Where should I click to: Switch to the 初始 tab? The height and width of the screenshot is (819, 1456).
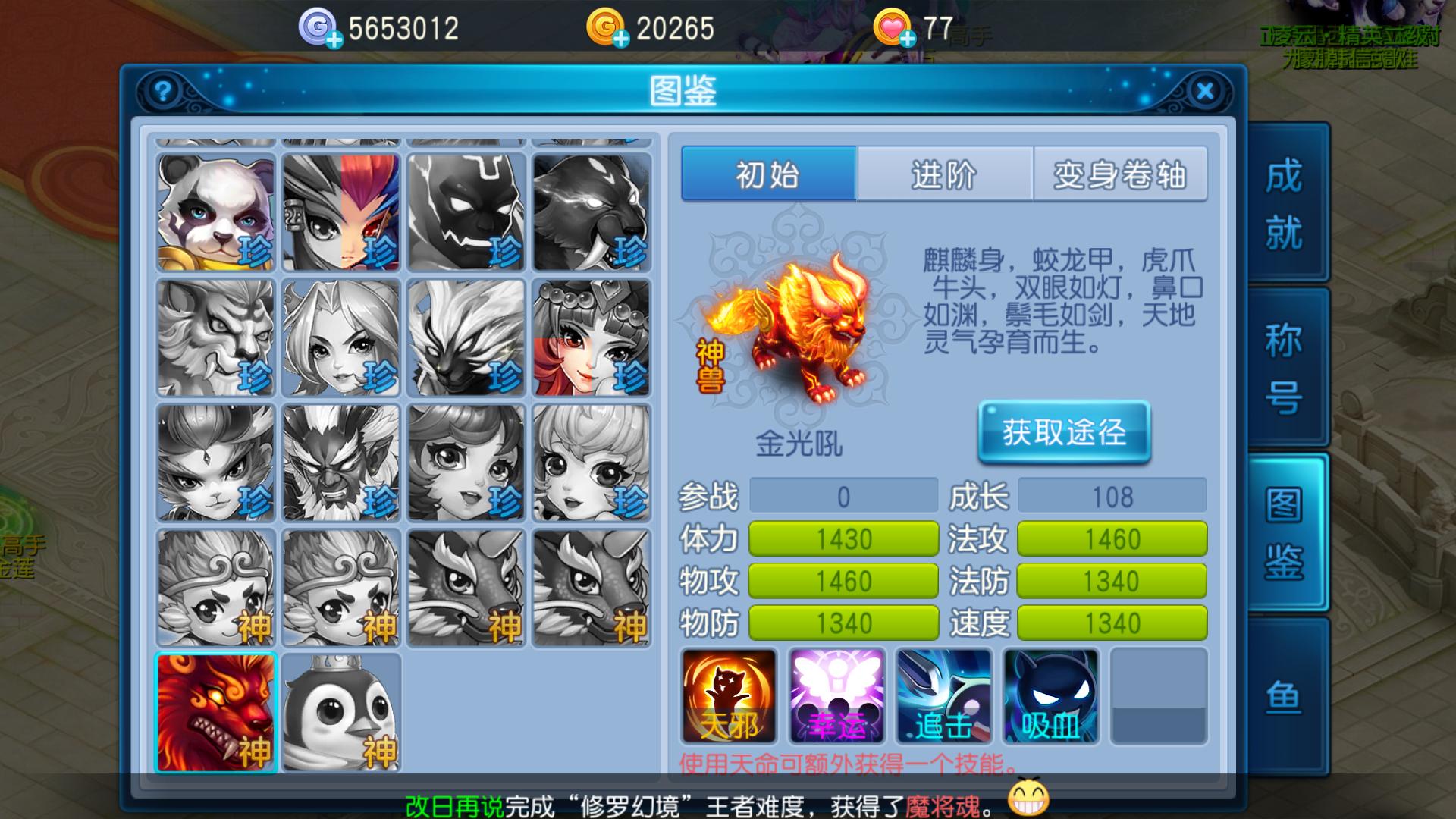point(770,175)
